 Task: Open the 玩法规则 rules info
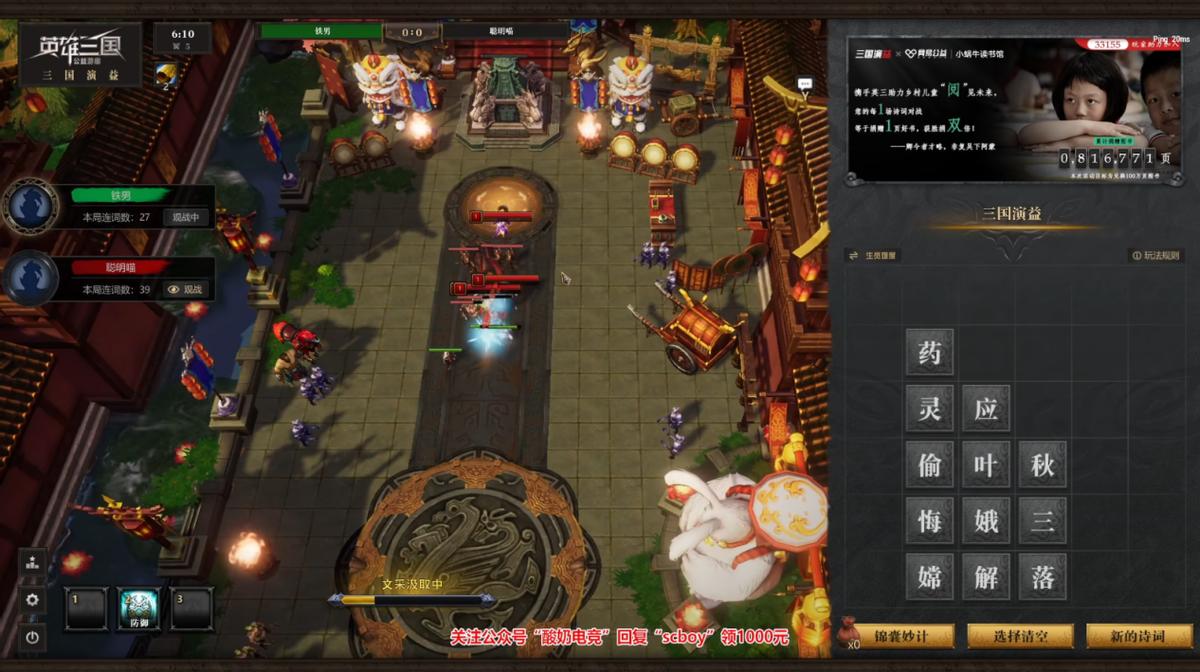point(1156,255)
